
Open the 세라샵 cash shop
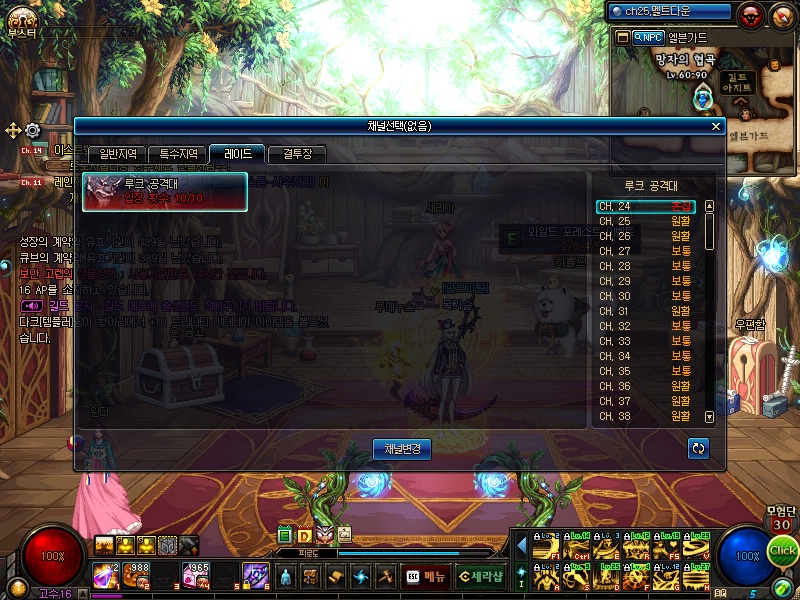481,576
